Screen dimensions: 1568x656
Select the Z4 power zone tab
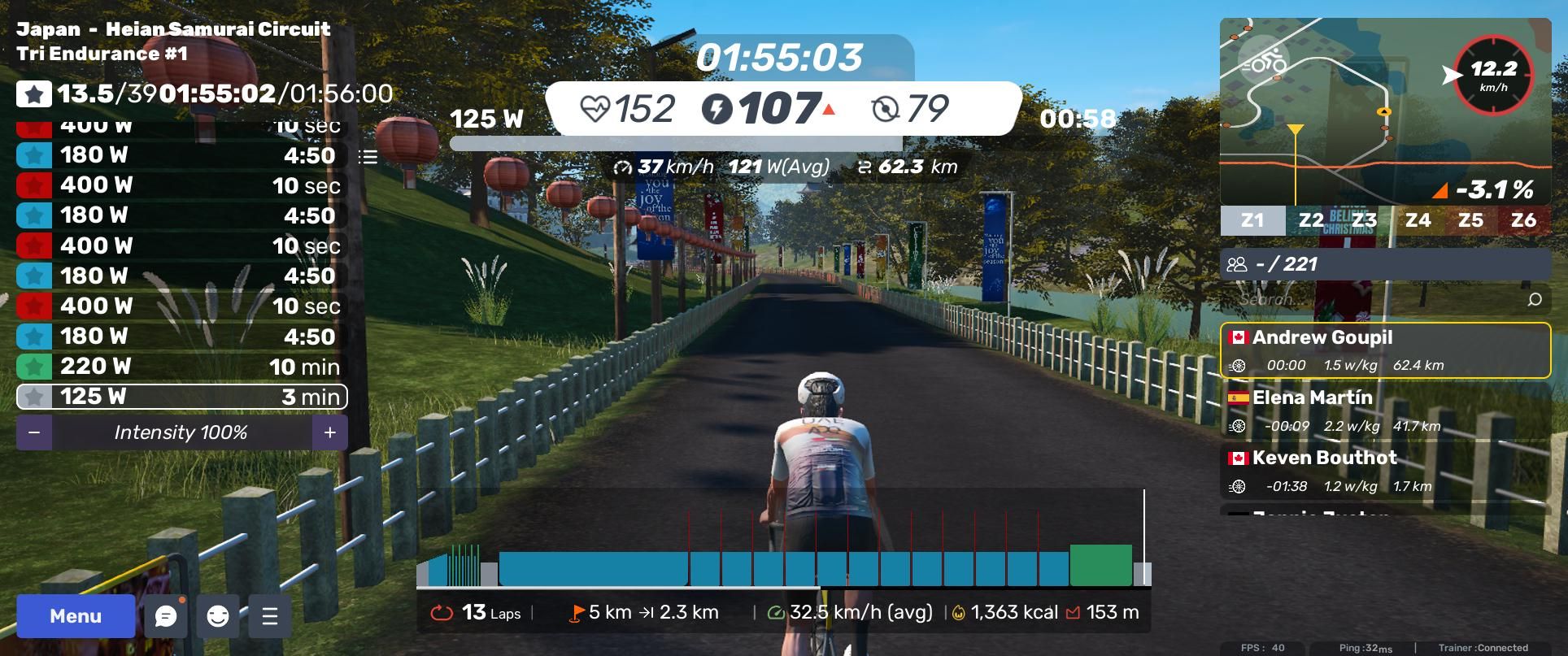(x=1418, y=220)
